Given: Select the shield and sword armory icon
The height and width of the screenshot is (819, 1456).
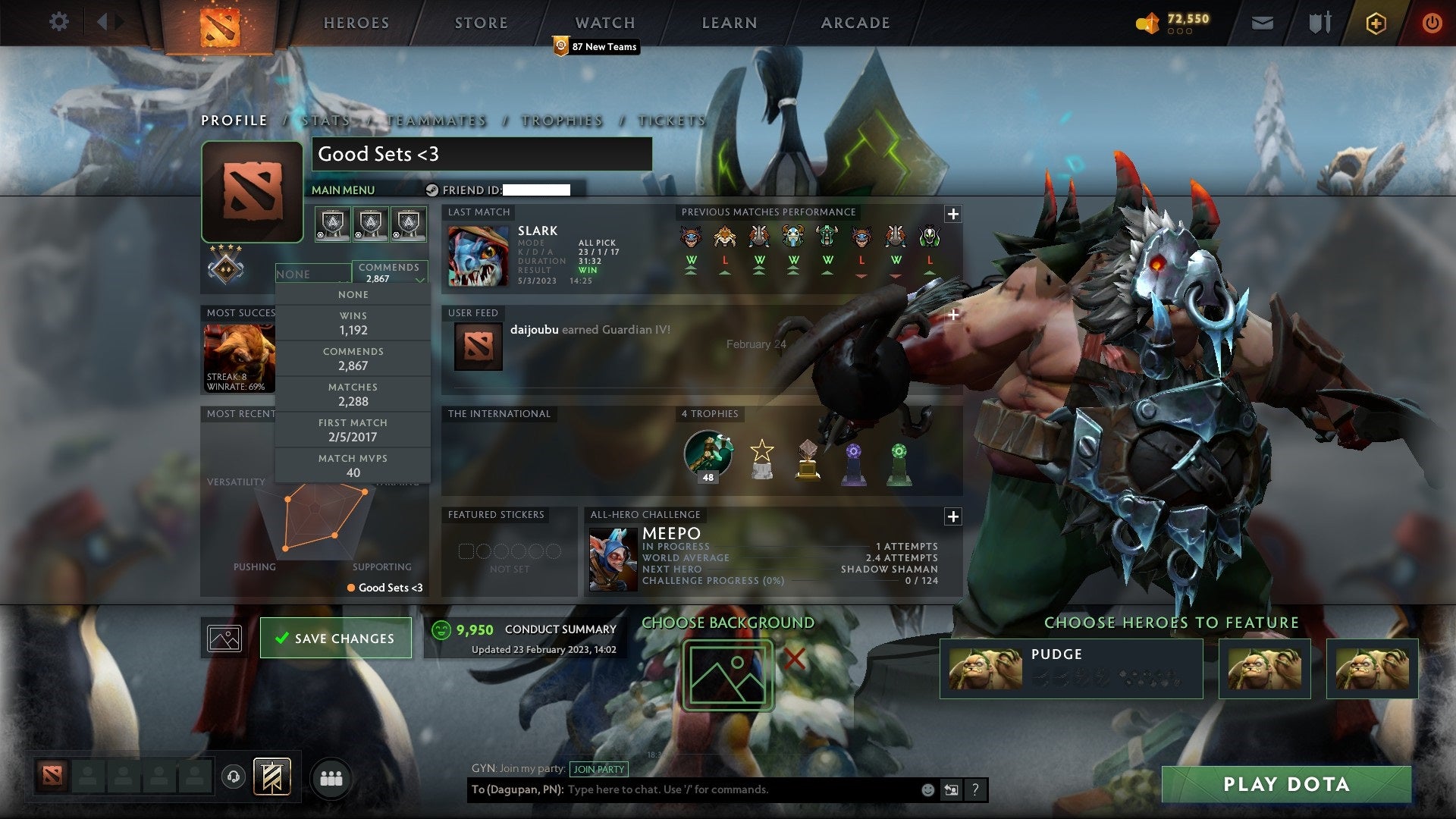Looking at the screenshot, I should coord(1319,23).
